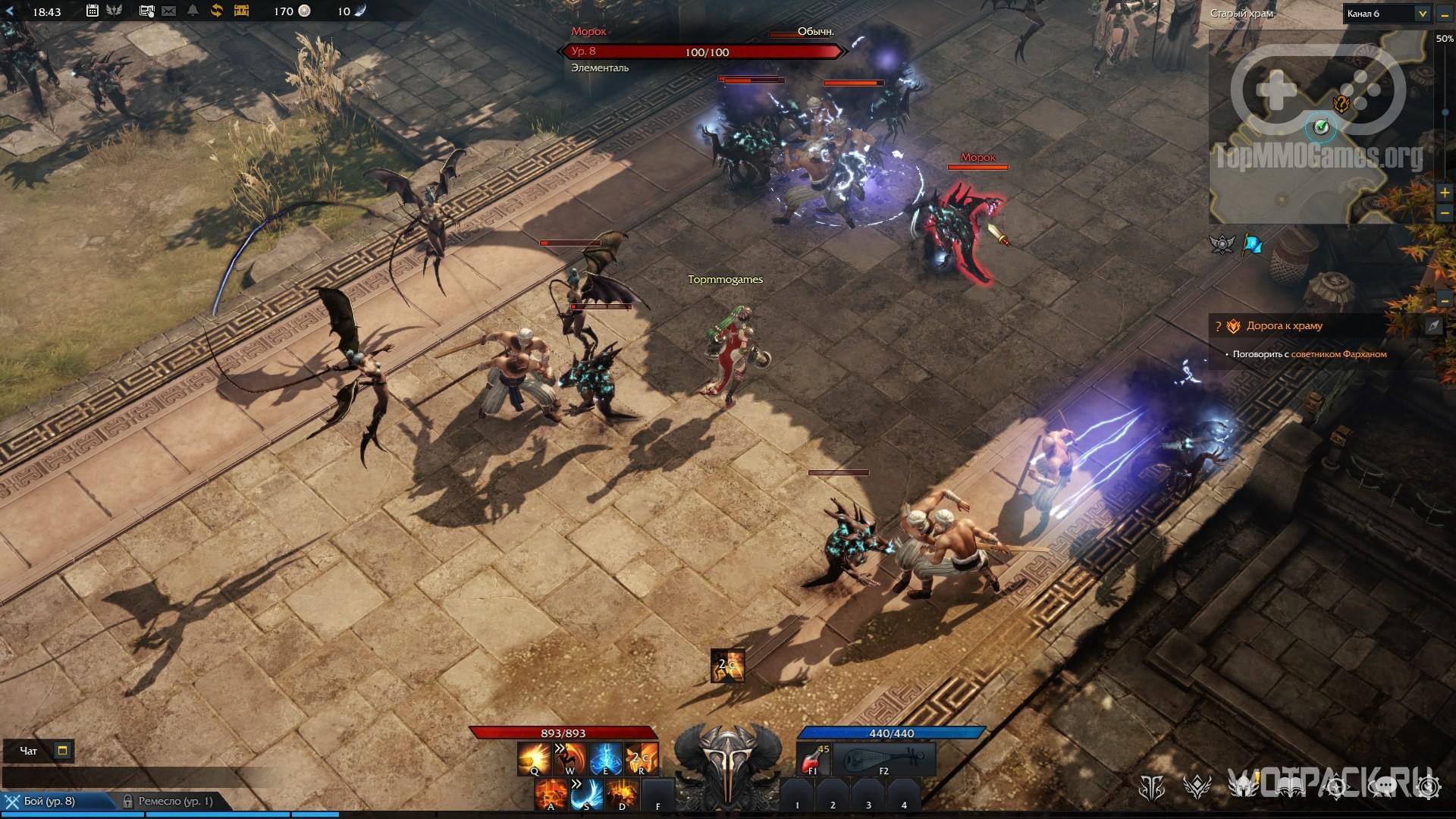
Task: Cast the blue lightning E skill
Action: [605, 758]
